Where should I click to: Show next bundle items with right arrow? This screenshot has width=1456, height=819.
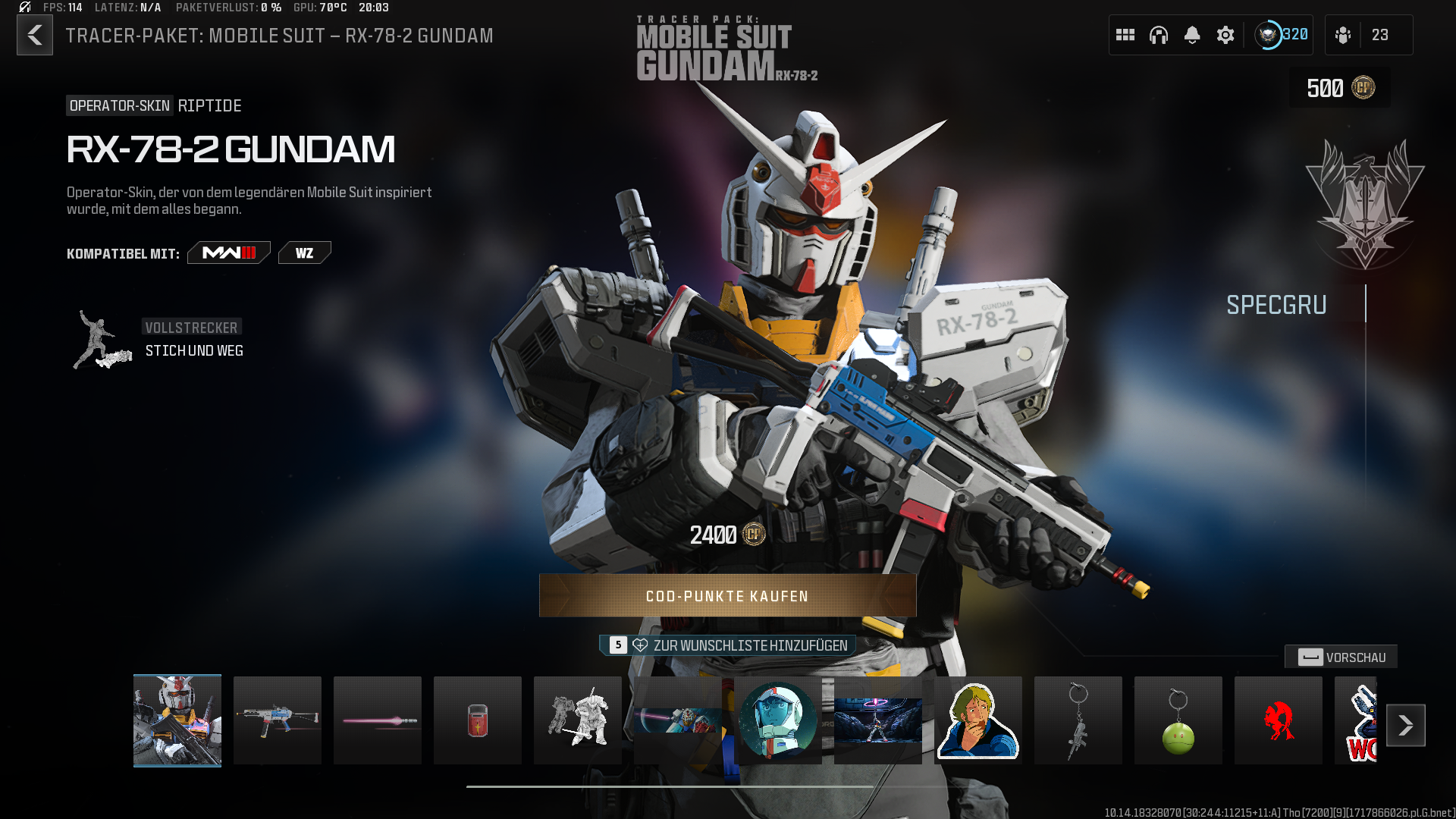[1405, 726]
